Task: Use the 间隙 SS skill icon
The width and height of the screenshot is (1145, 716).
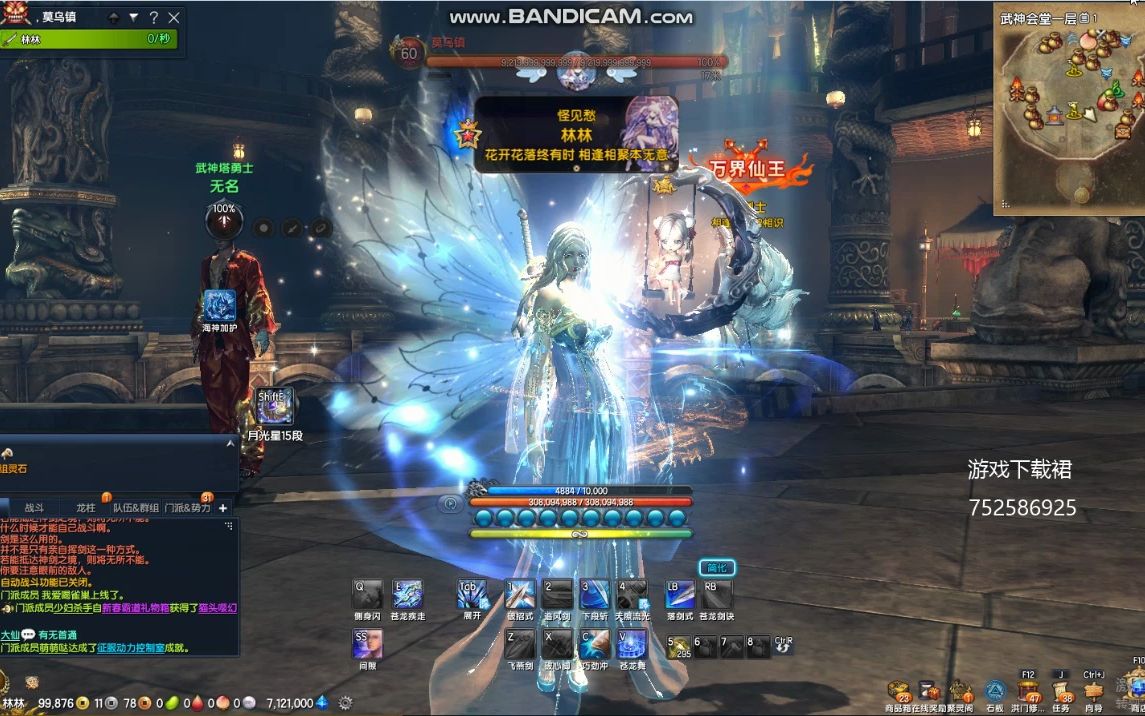Action: click(x=368, y=645)
